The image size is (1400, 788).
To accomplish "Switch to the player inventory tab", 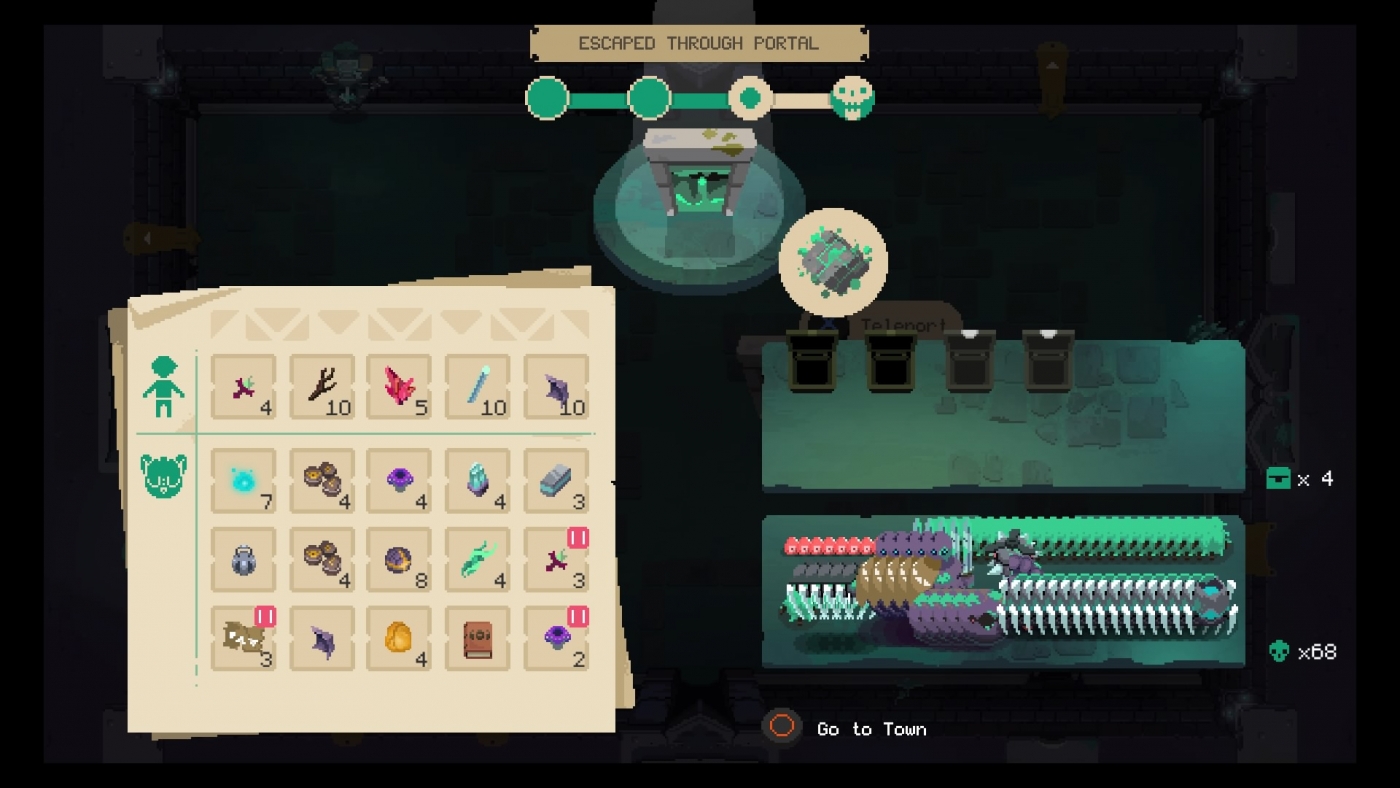I will click(163, 385).
